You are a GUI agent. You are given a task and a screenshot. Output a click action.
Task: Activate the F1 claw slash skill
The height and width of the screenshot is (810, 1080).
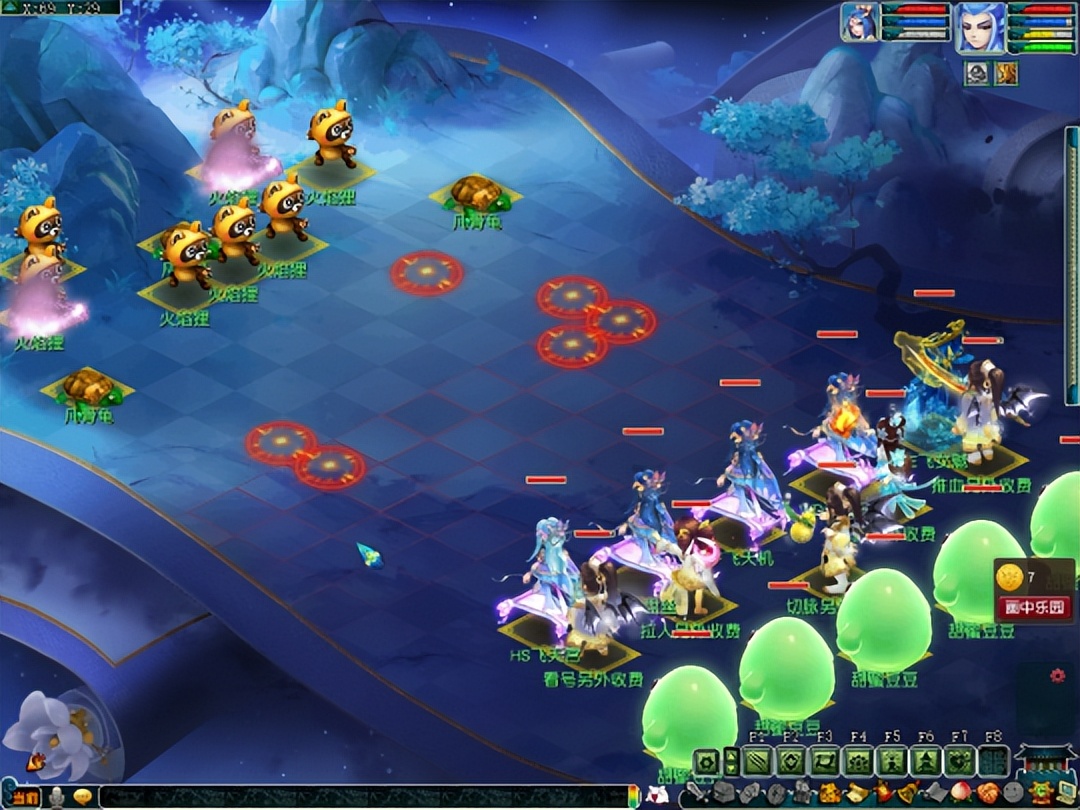(757, 761)
